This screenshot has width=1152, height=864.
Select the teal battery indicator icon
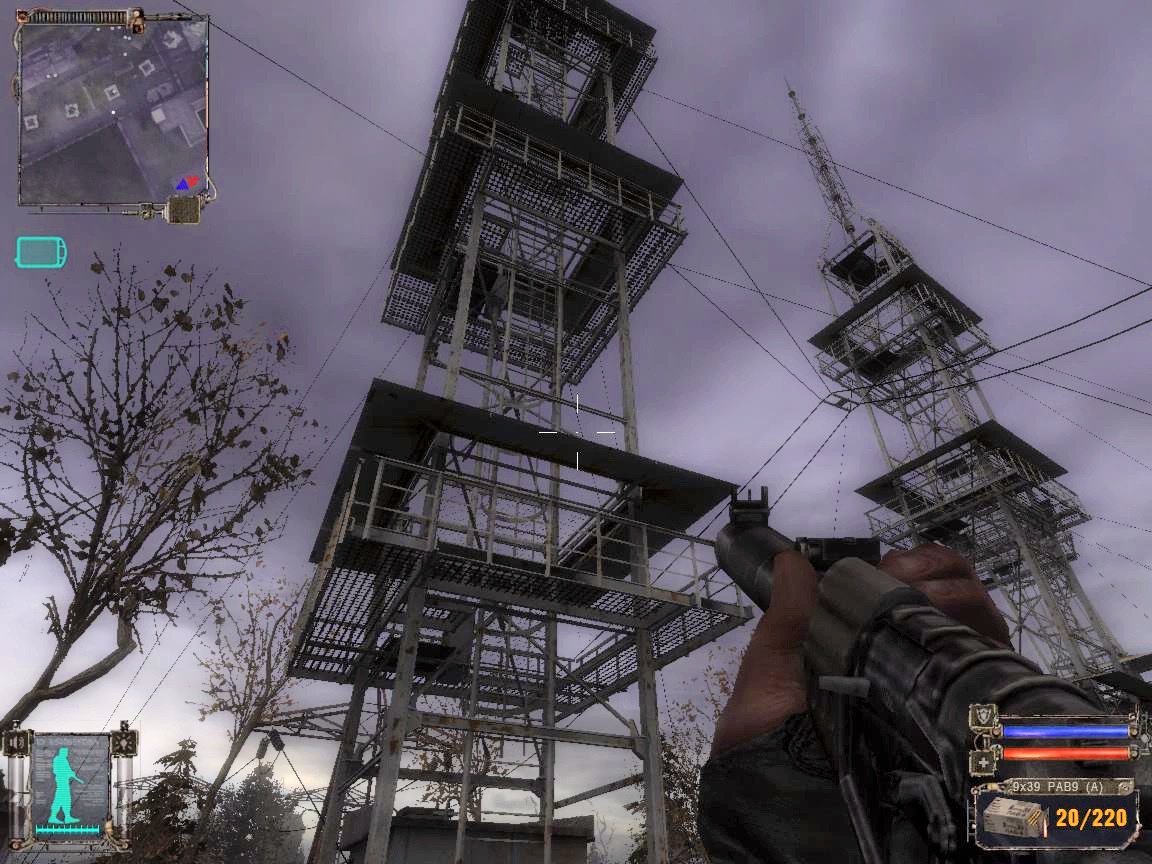[x=41, y=252]
